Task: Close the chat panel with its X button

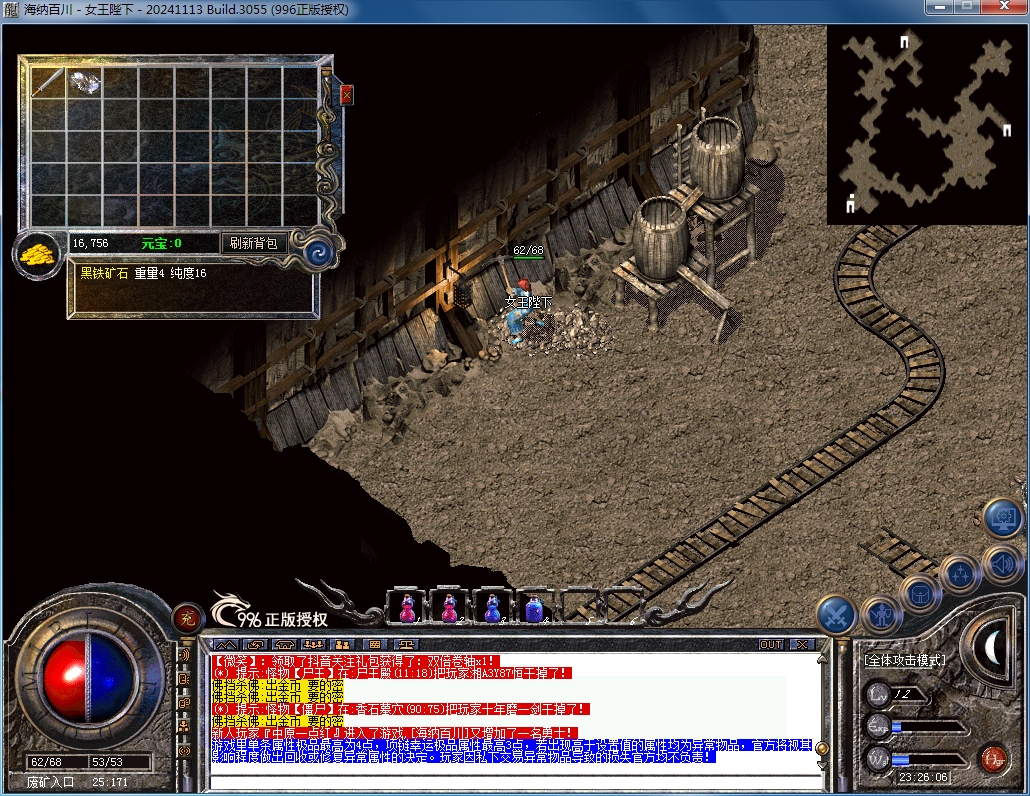Action: coord(801,644)
